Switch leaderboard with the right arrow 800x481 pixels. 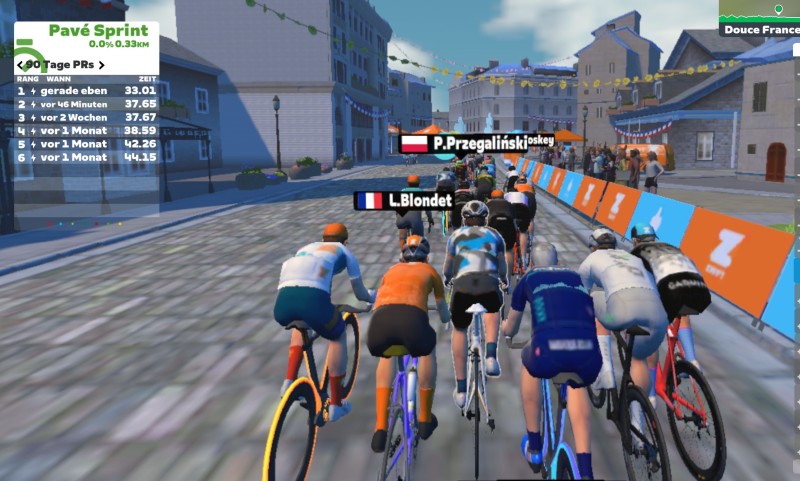(101, 65)
